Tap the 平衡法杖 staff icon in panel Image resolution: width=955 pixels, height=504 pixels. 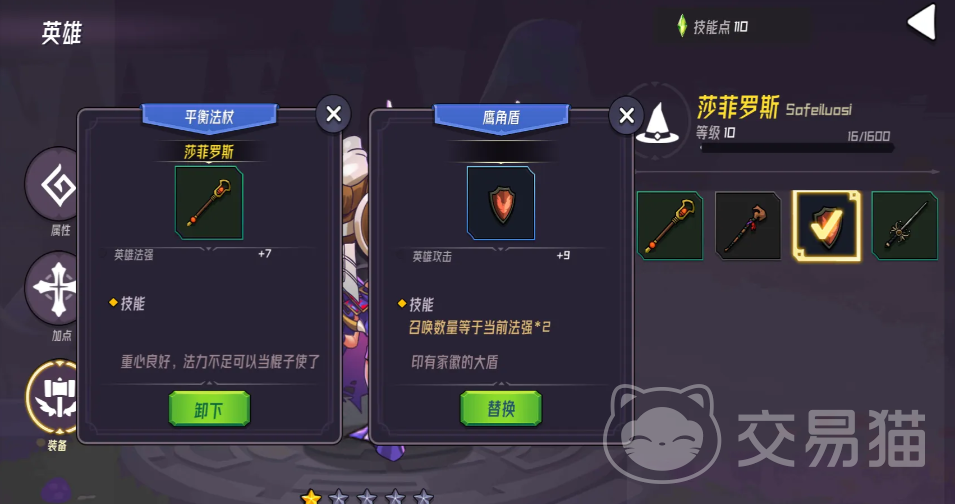click(x=209, y=203)
